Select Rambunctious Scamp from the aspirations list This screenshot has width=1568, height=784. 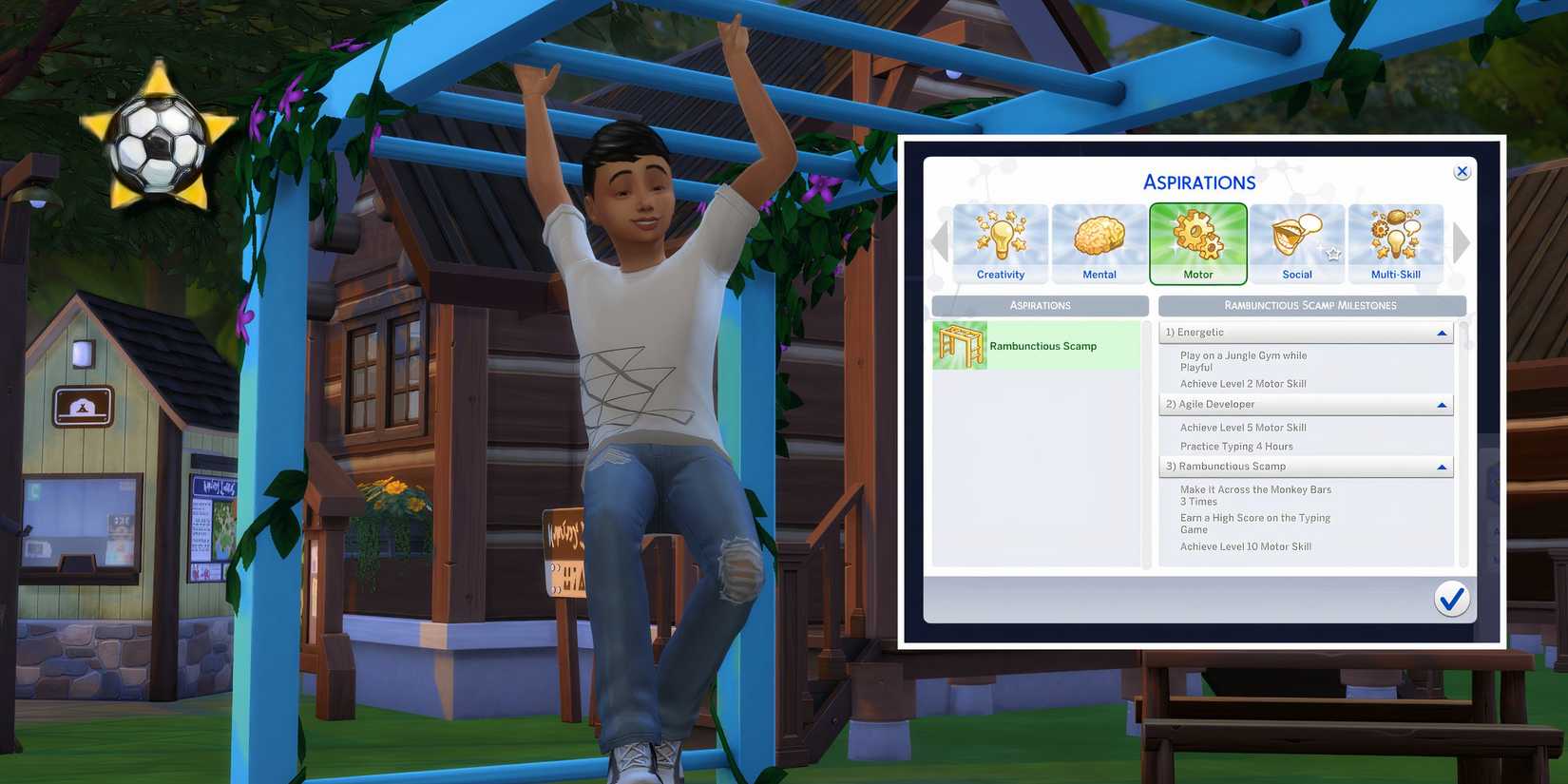(x=1042, y=345)
